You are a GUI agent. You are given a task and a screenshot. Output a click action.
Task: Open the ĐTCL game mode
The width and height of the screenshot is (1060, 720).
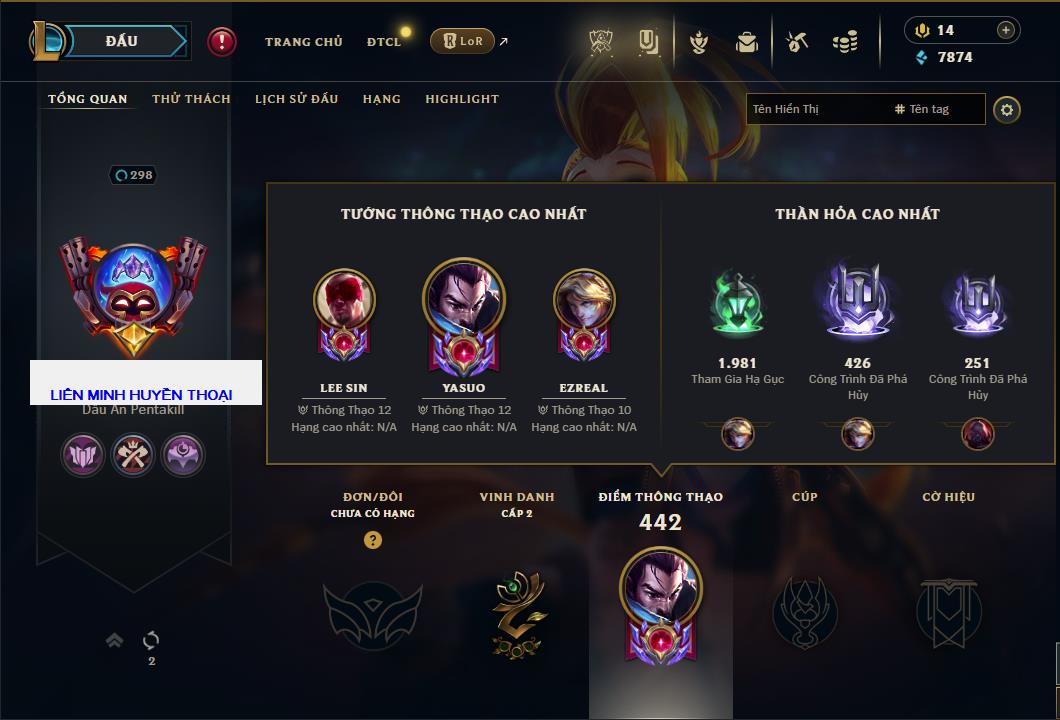[384, 42]
